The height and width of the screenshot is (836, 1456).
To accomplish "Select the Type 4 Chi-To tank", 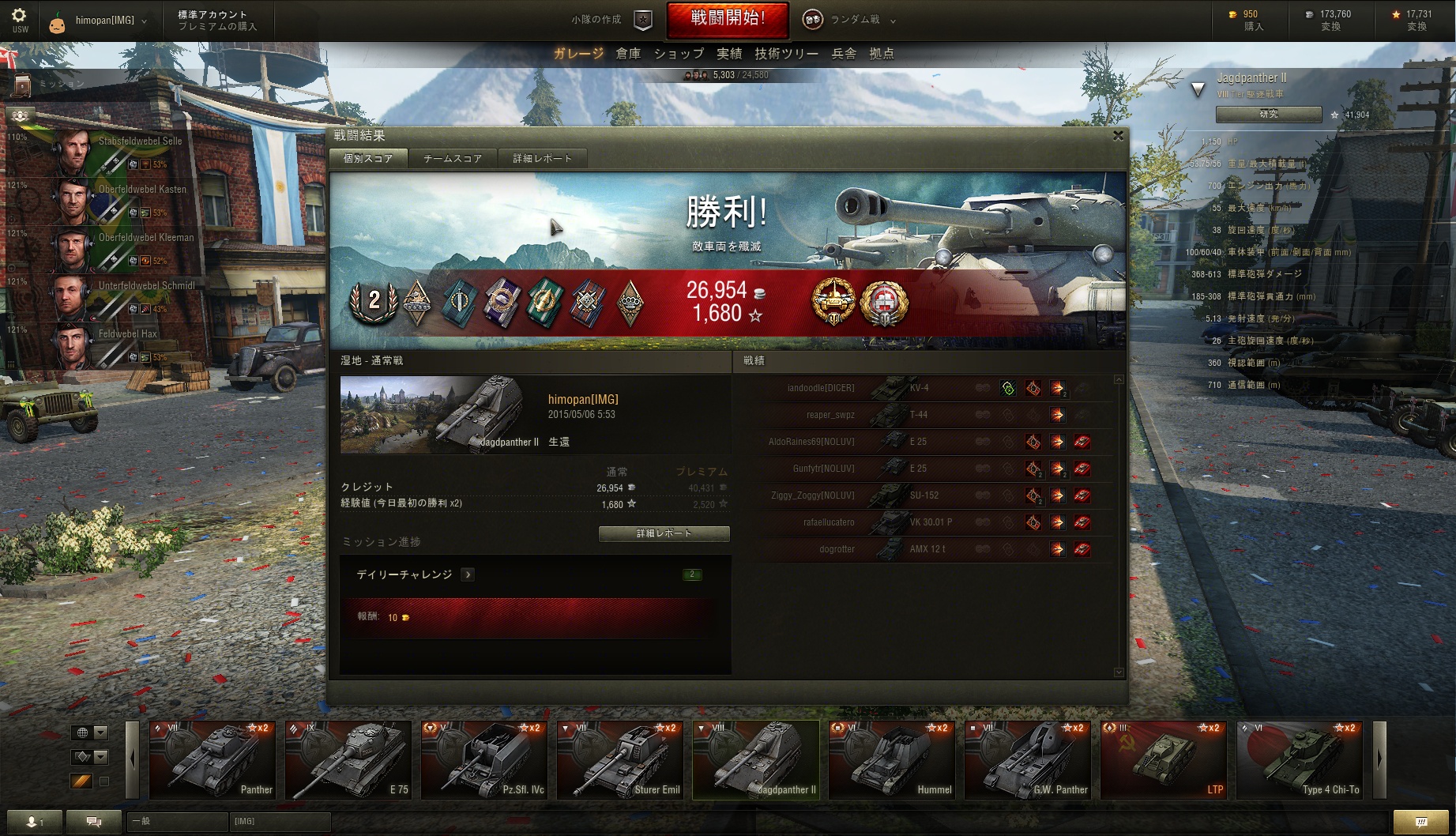I will [1300, 760].
